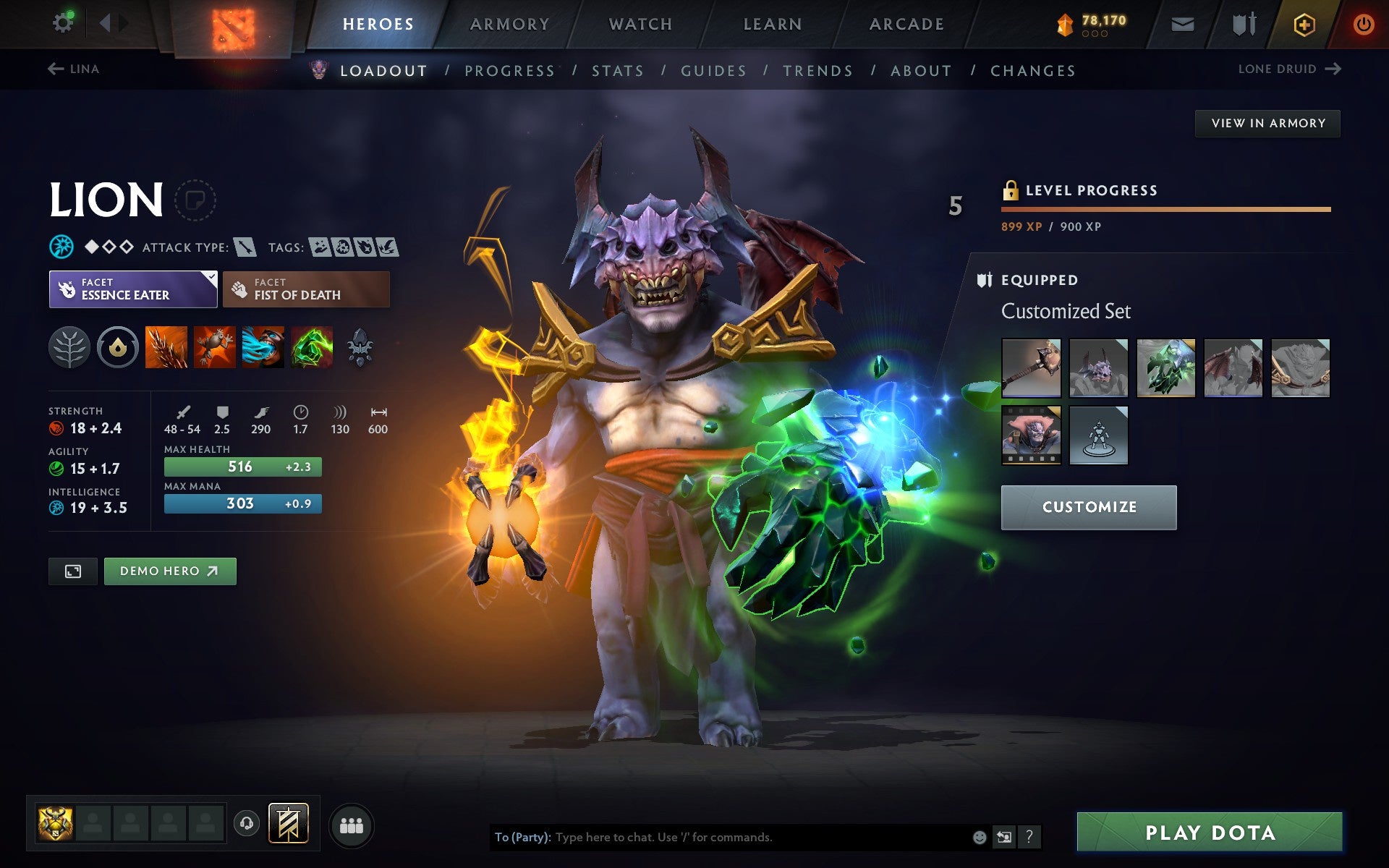The height and width of the screenshot is (868, 1389).
Task: Click the level progress XP bar
Action: (1165, 210)
